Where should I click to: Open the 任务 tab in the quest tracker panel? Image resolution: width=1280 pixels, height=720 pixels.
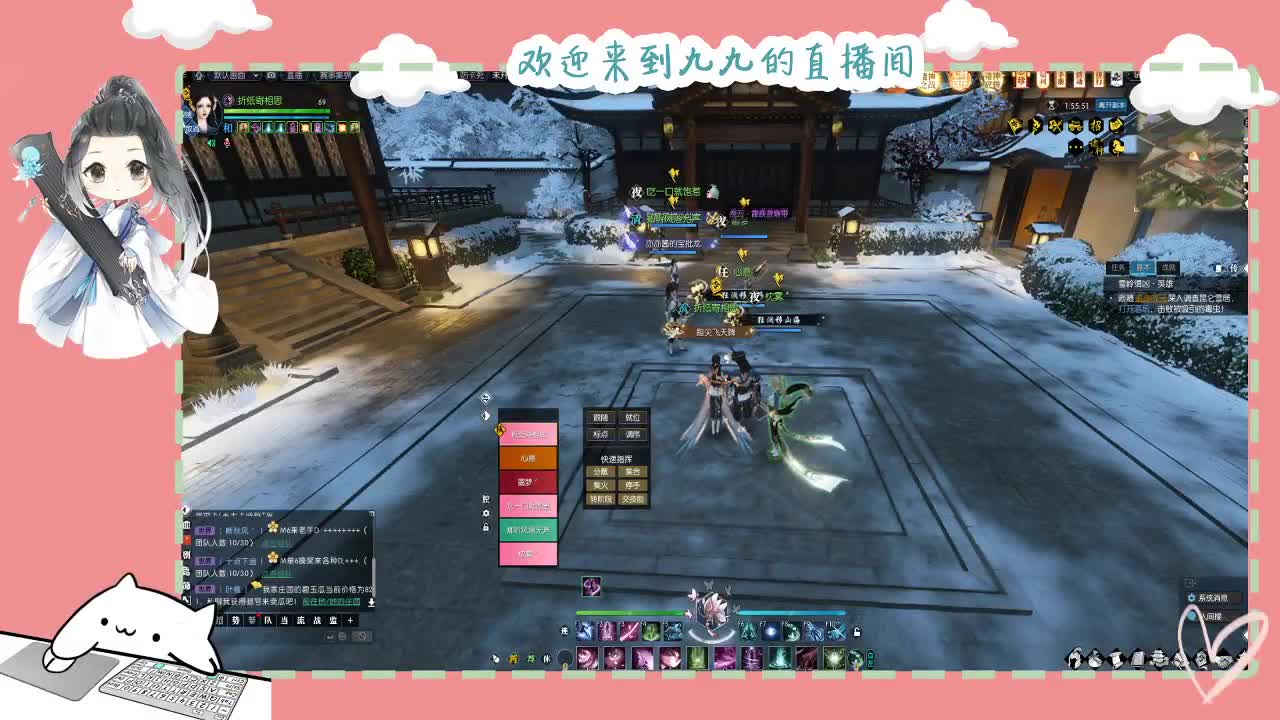[x=1117, y=268]
